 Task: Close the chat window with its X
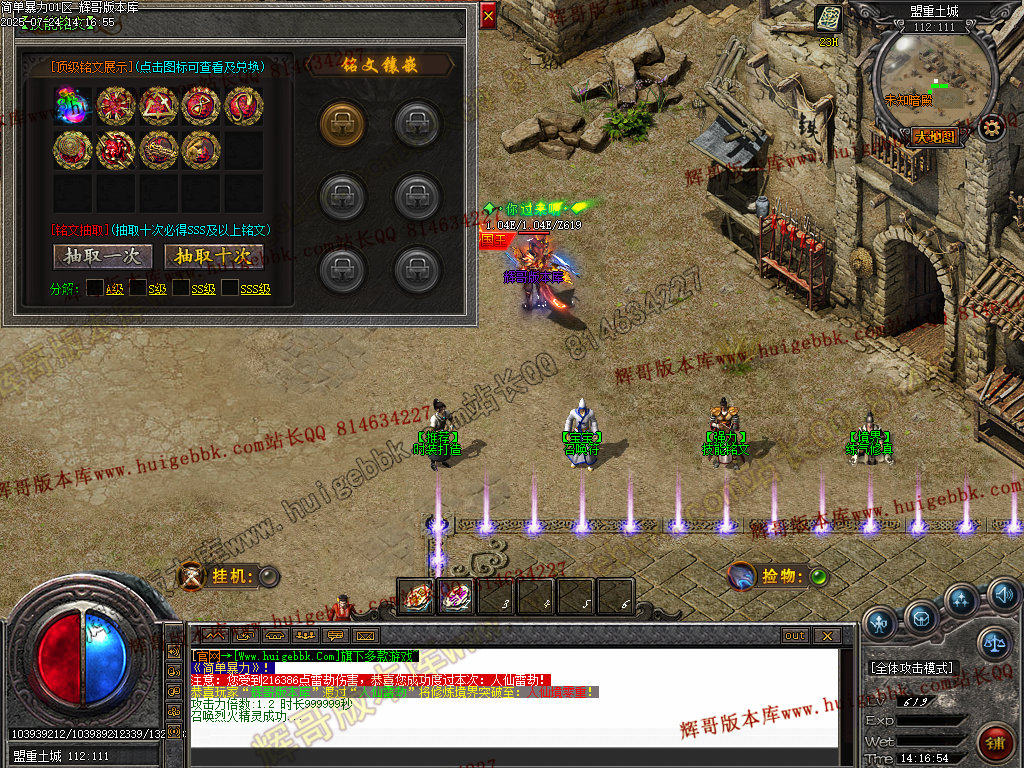point(826,635)
